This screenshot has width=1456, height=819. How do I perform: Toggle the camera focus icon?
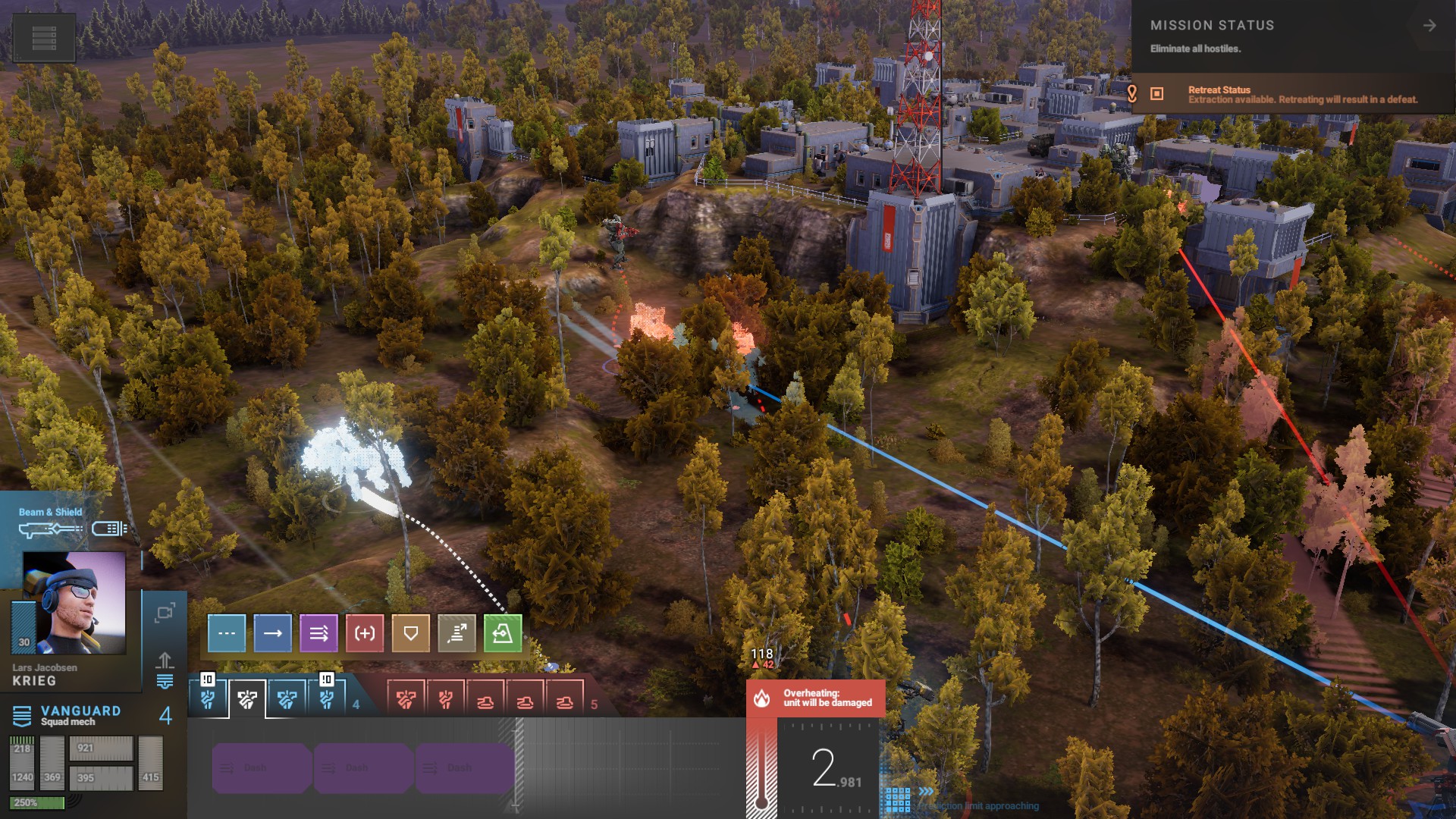click(165, 613)
